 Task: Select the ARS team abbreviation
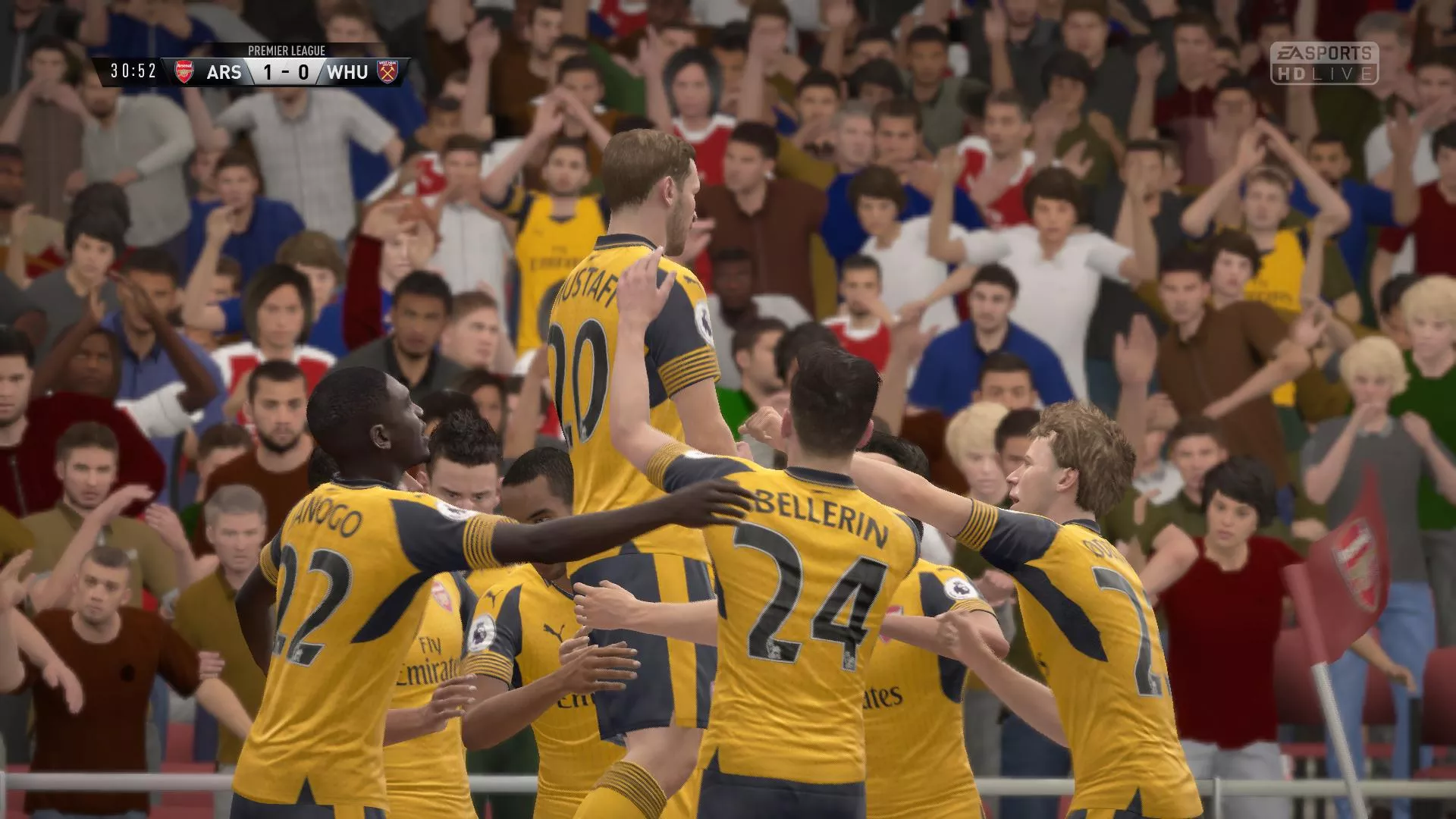tap(224, 71)
